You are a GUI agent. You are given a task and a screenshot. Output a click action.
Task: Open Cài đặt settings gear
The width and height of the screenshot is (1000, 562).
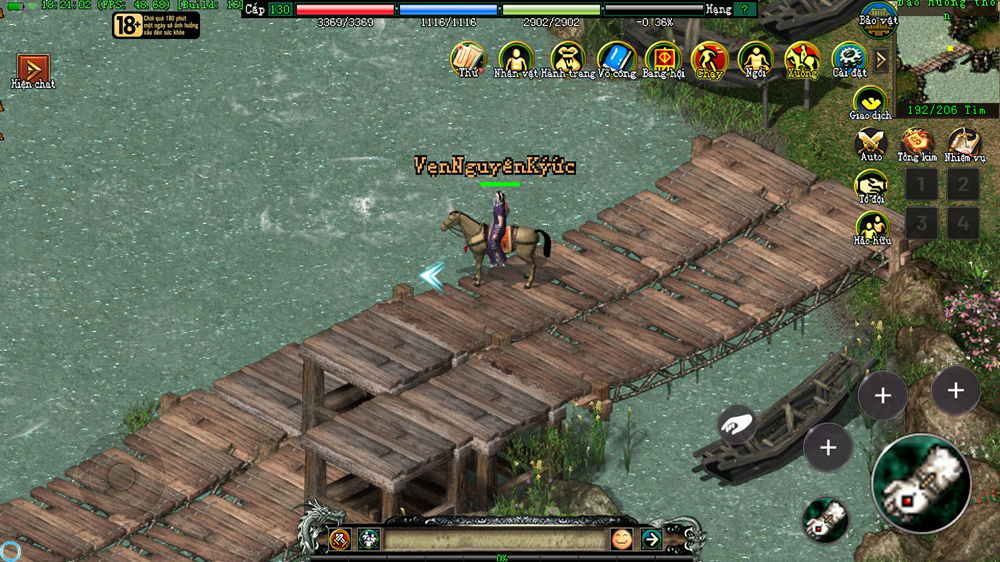(849, 58)
